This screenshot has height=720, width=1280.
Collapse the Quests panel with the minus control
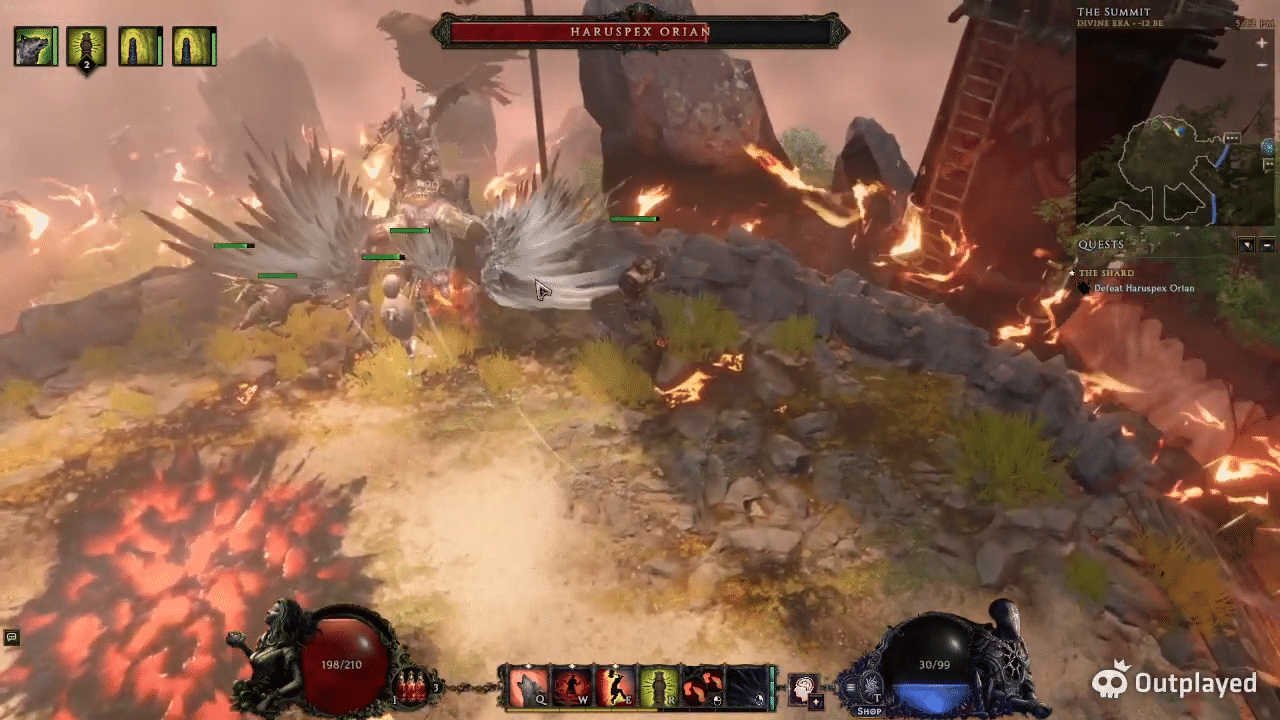click(x=1268, y=245)
